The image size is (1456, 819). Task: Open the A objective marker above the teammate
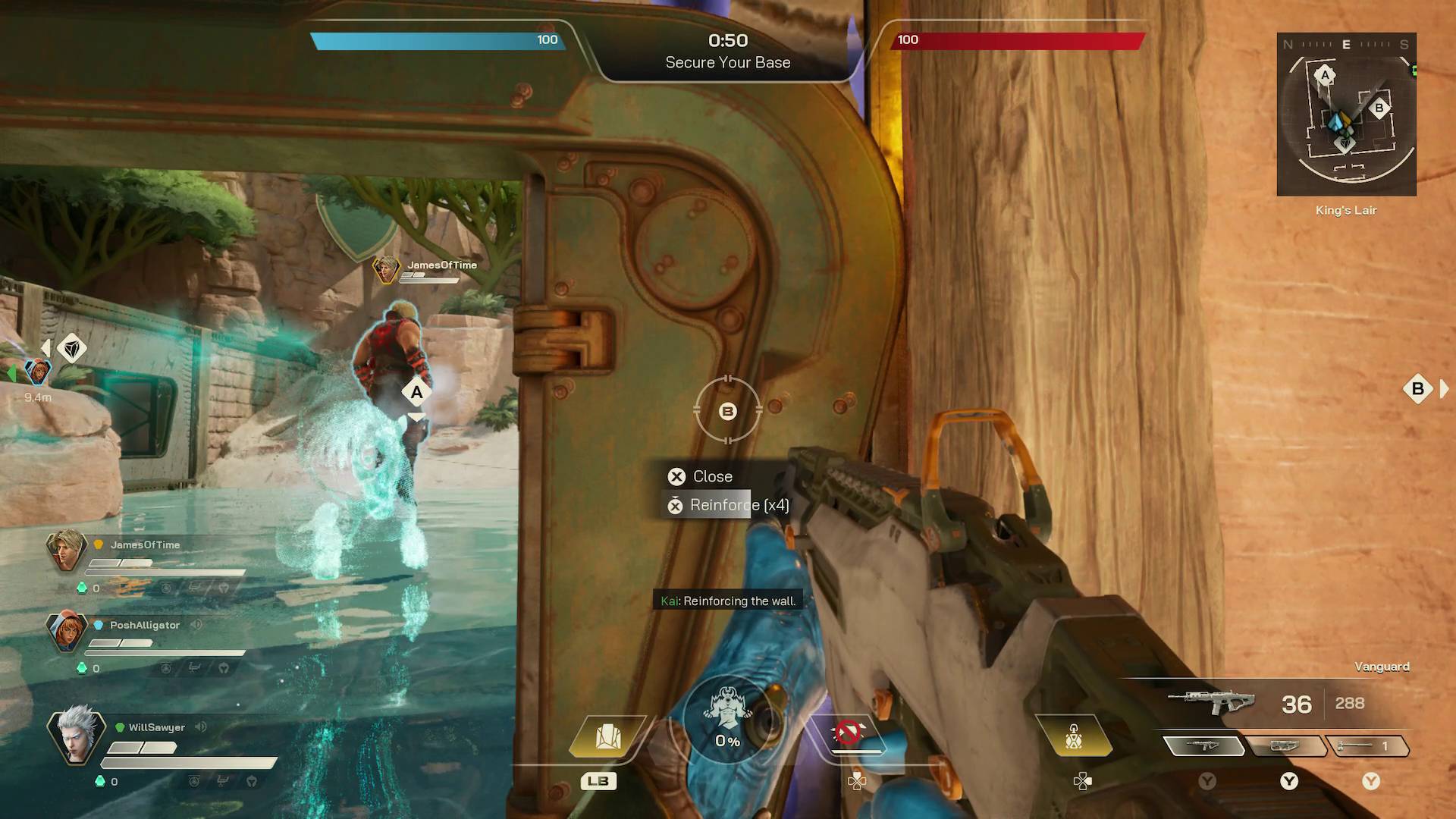pyautogui.click(x=415, y=391)
